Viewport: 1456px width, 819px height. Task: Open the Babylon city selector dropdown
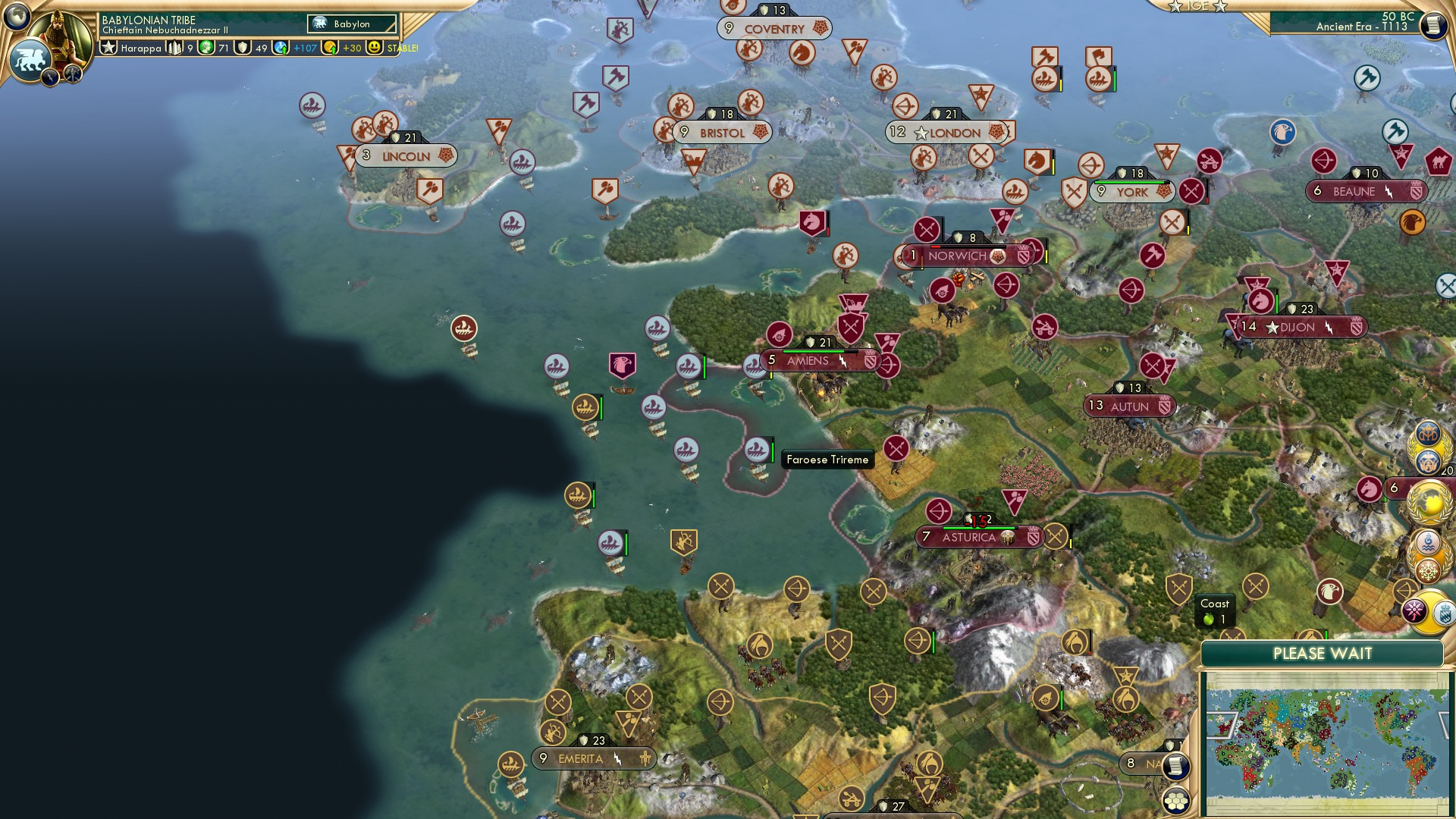pos(351,24)
